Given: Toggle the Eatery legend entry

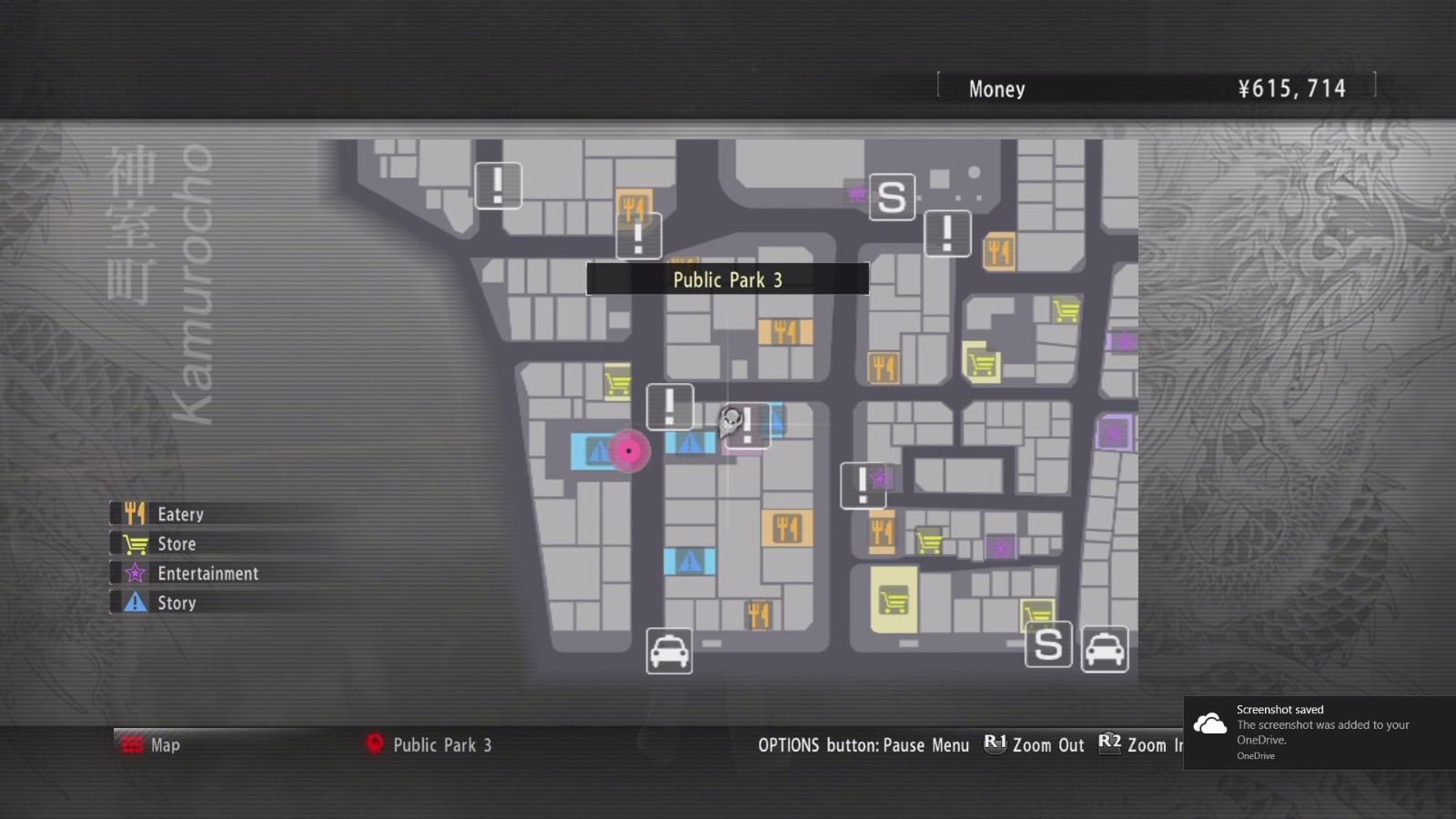Looking at the screenshot, I should (x=180, y=513).
